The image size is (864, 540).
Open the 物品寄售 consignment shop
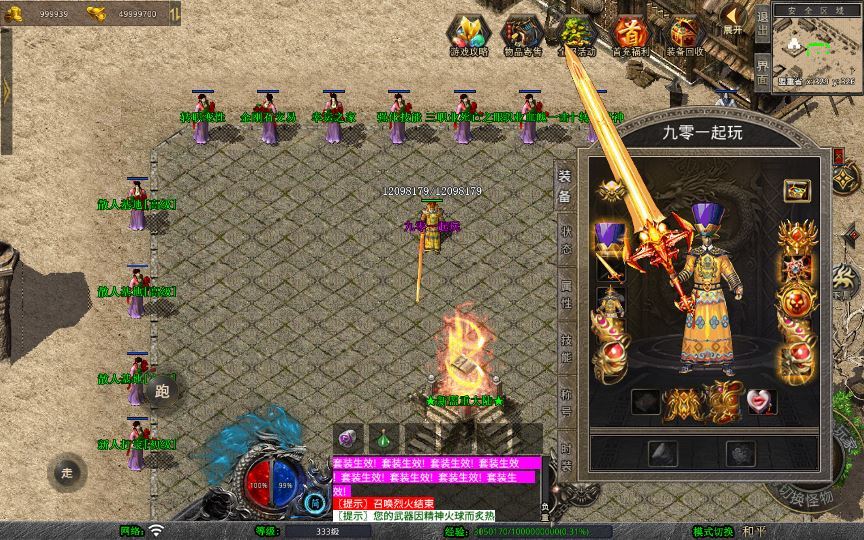tap(522, 35)
